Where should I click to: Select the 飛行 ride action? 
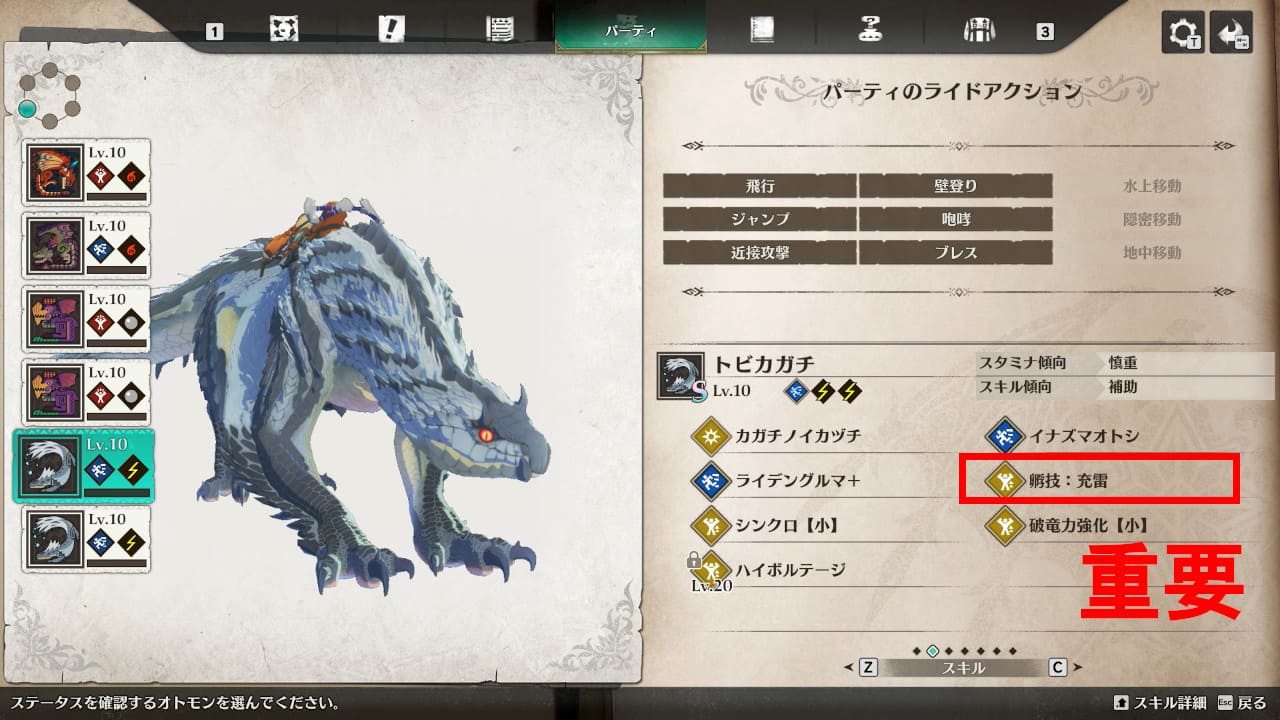759,186
